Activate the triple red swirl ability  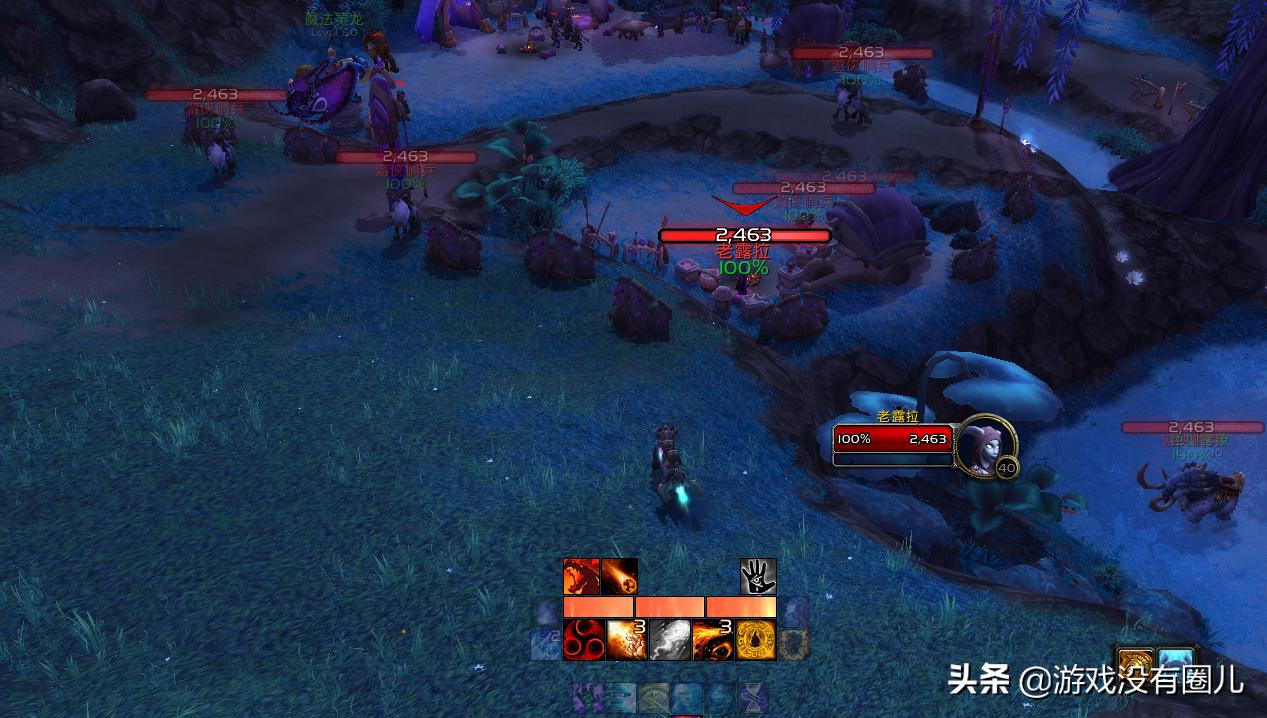pyautogui.click(x=581, y=640)
